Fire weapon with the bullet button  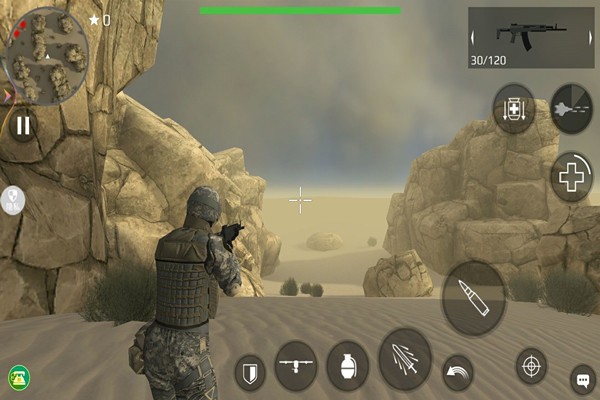[x=473, y=298]
